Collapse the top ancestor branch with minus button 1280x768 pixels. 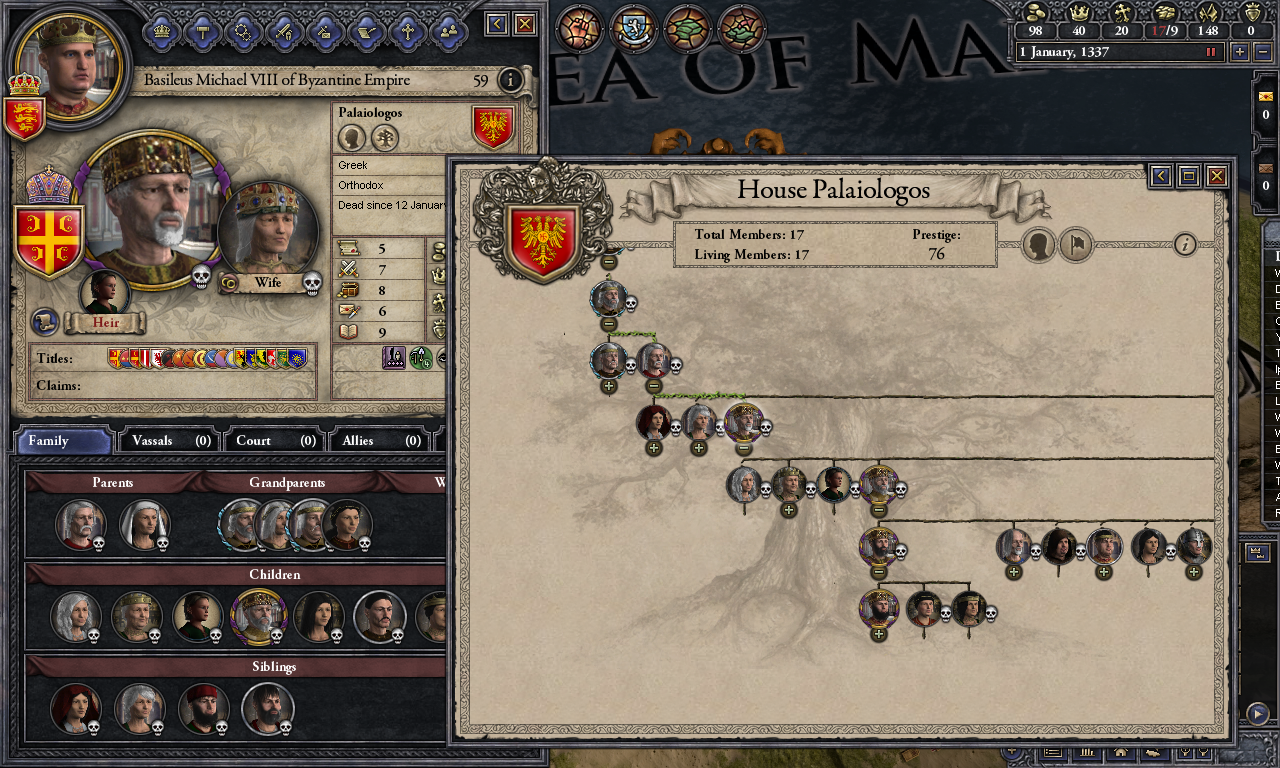(x=608, y=262)
